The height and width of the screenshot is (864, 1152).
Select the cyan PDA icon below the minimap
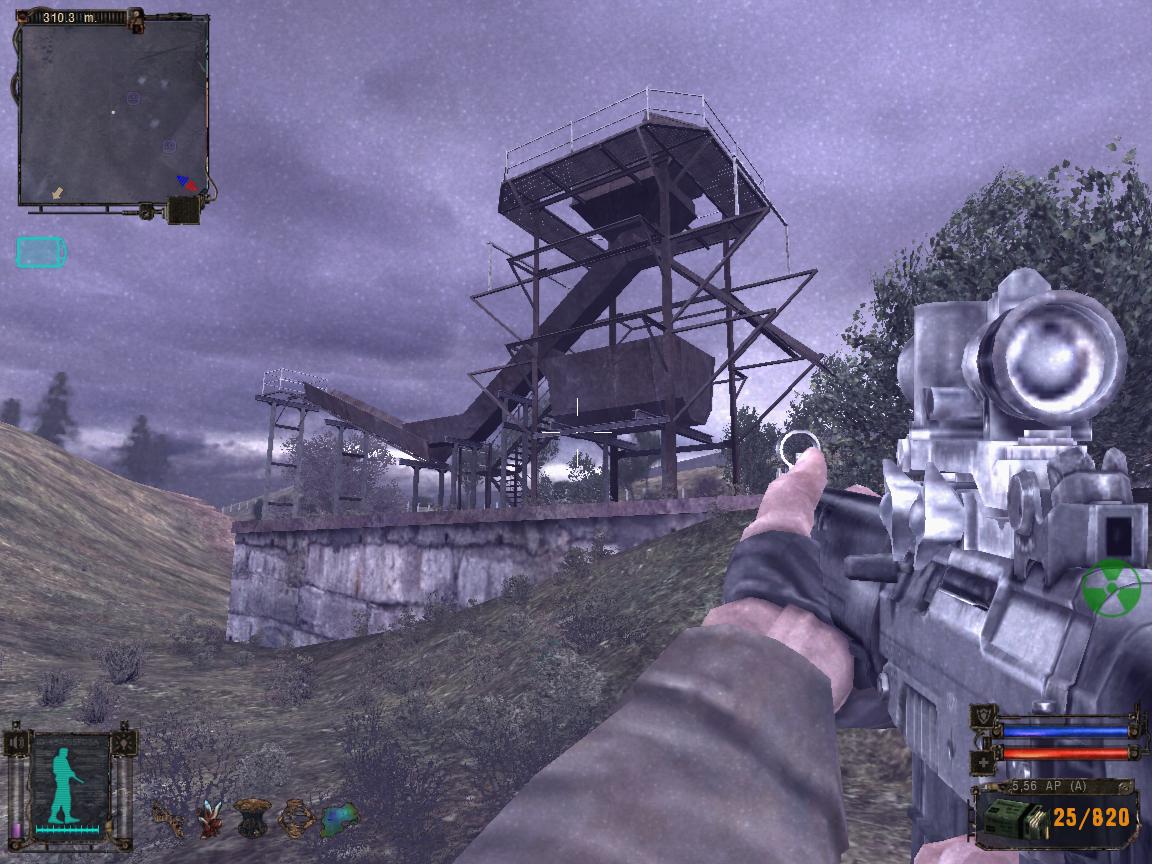pyautogui.click(x=41, y=252)
